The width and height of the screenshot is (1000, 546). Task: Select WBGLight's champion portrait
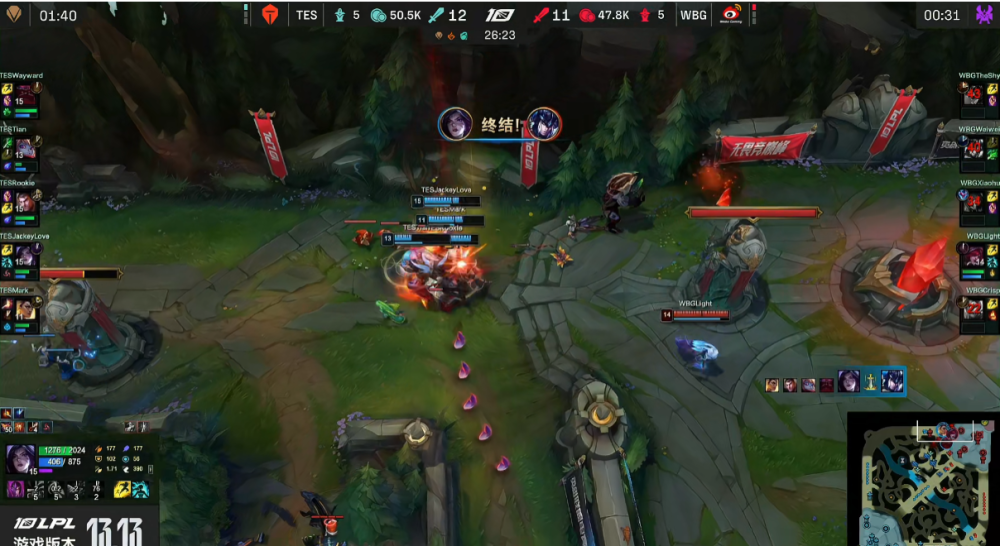point(974,255)
